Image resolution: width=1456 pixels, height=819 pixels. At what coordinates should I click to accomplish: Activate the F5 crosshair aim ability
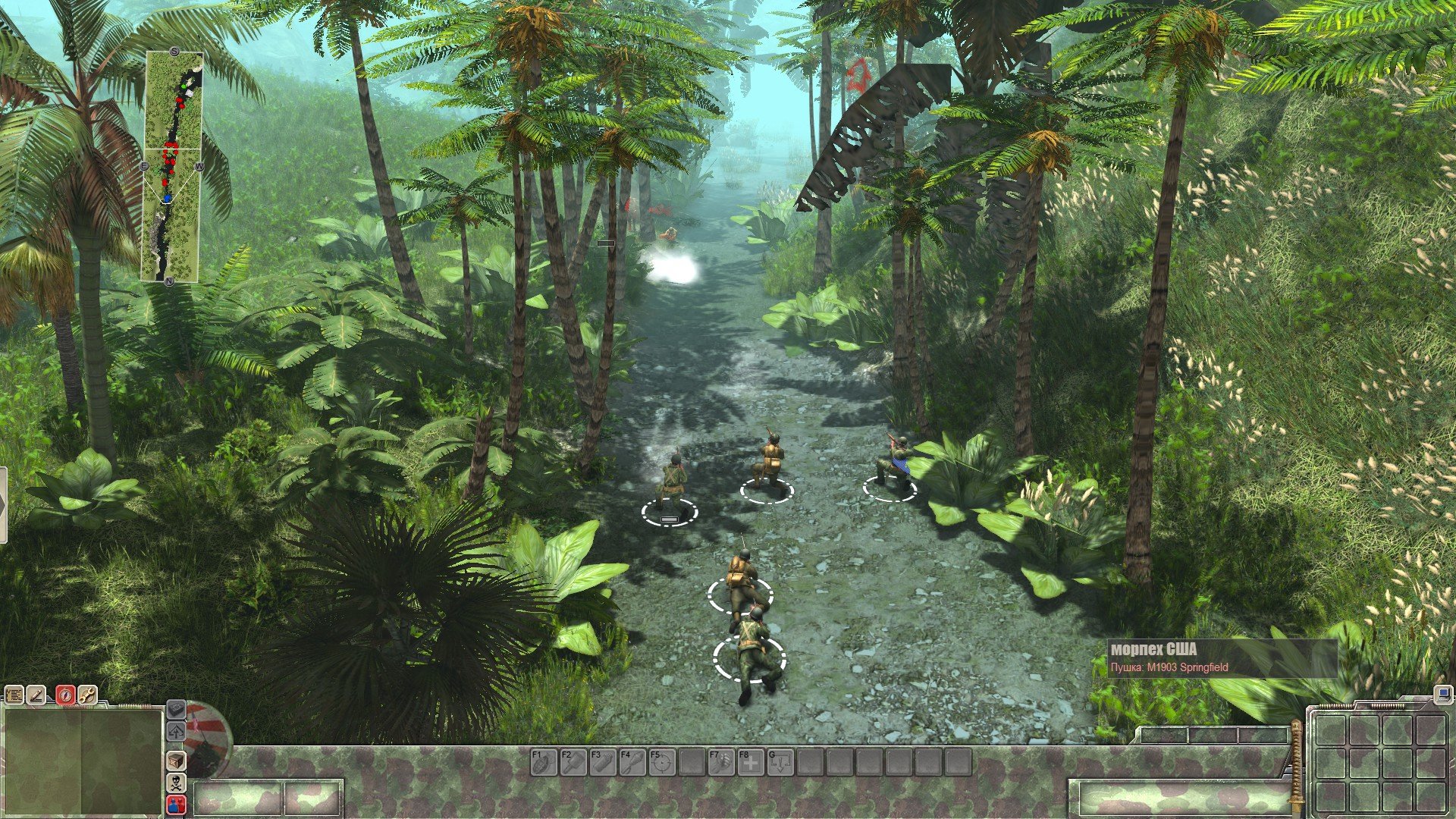[x=661, y=762]
